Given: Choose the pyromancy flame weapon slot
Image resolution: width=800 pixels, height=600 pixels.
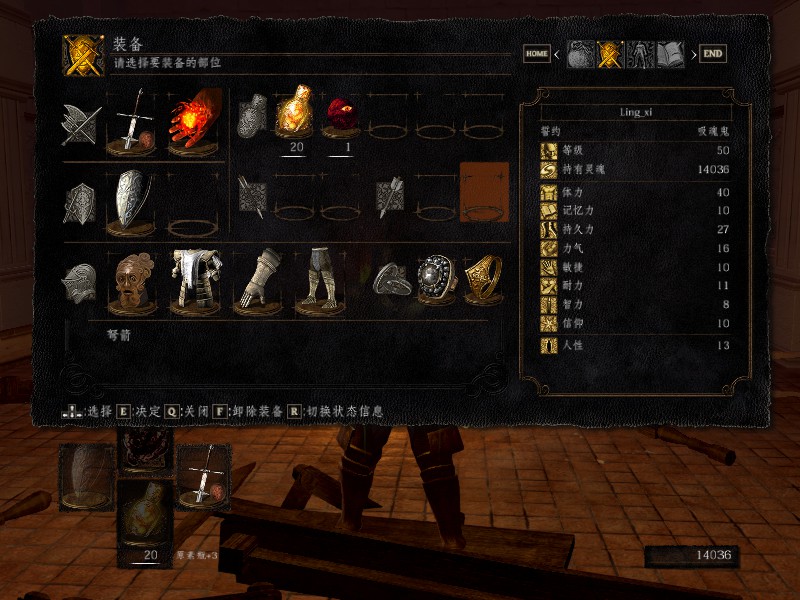Looking at the screenshot, I should [x=192, y=124].
